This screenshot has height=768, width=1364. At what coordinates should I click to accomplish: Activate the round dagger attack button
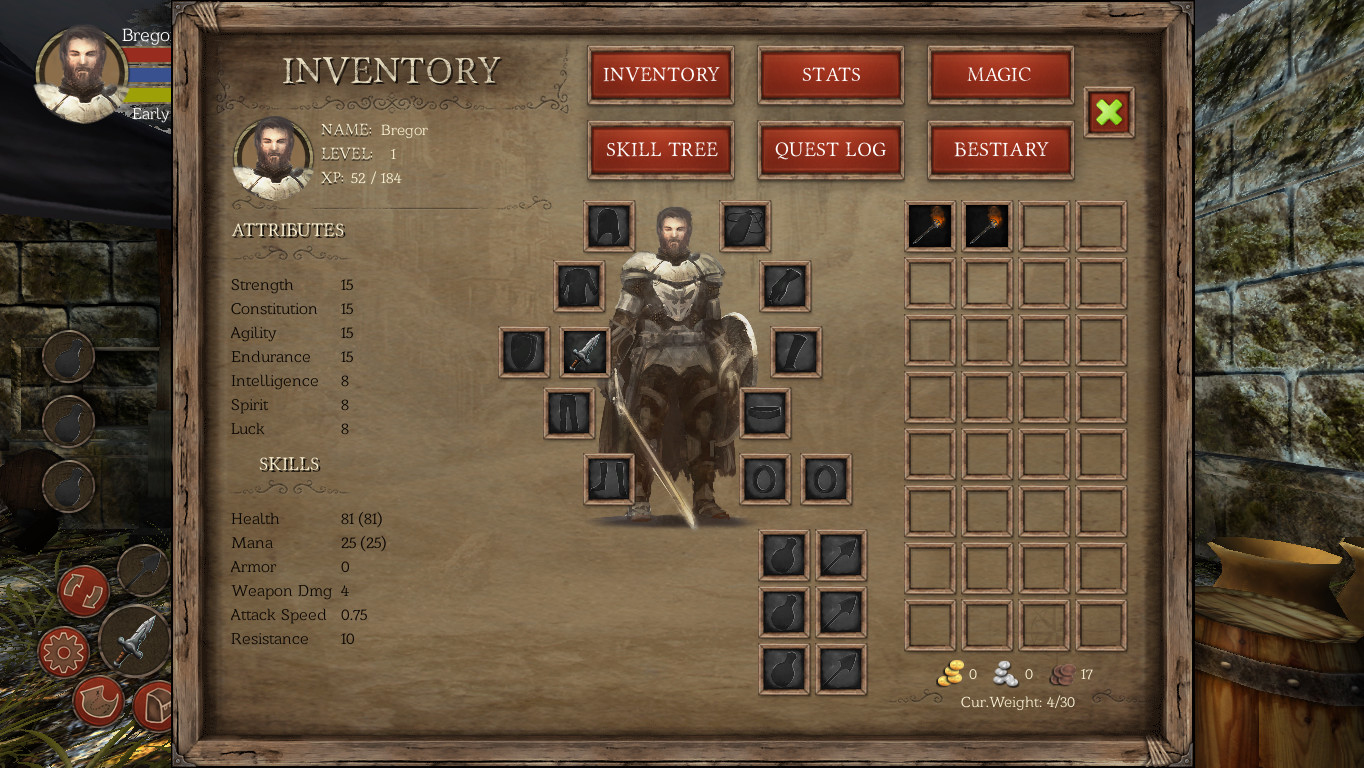click(x=136, y=641)
